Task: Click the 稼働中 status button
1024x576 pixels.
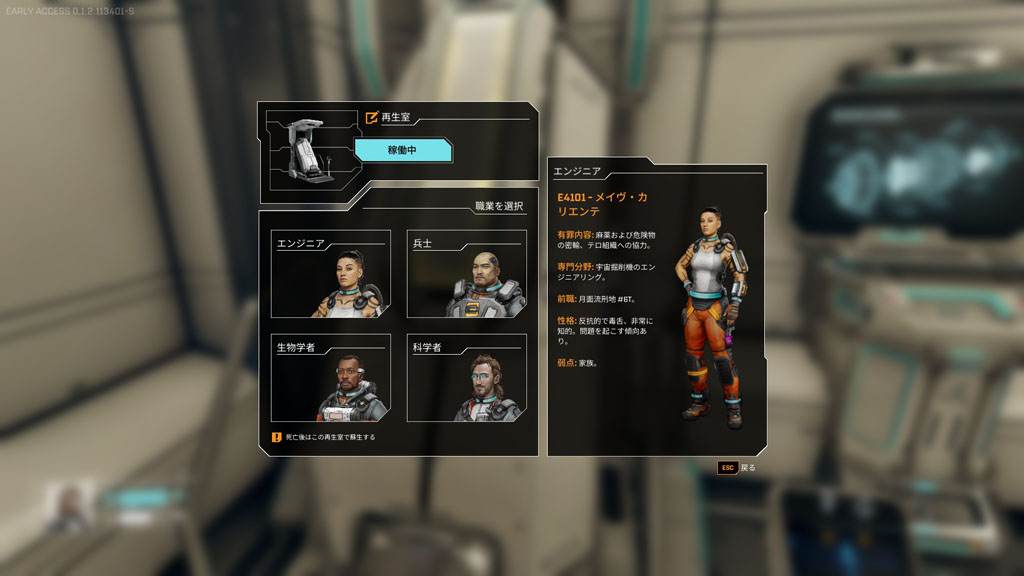Action: tap(404, 150)
